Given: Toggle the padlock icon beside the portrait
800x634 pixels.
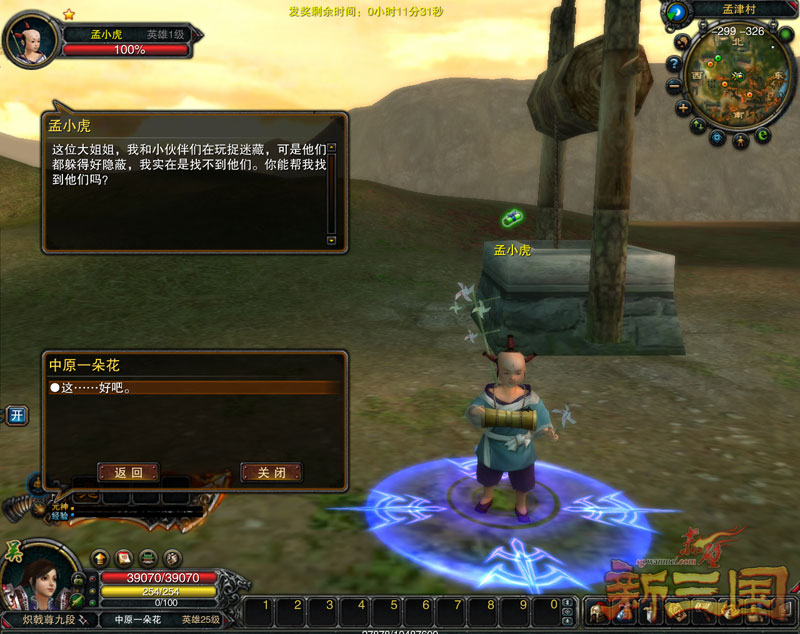Looking at the screenshot, I should point(78,580).
